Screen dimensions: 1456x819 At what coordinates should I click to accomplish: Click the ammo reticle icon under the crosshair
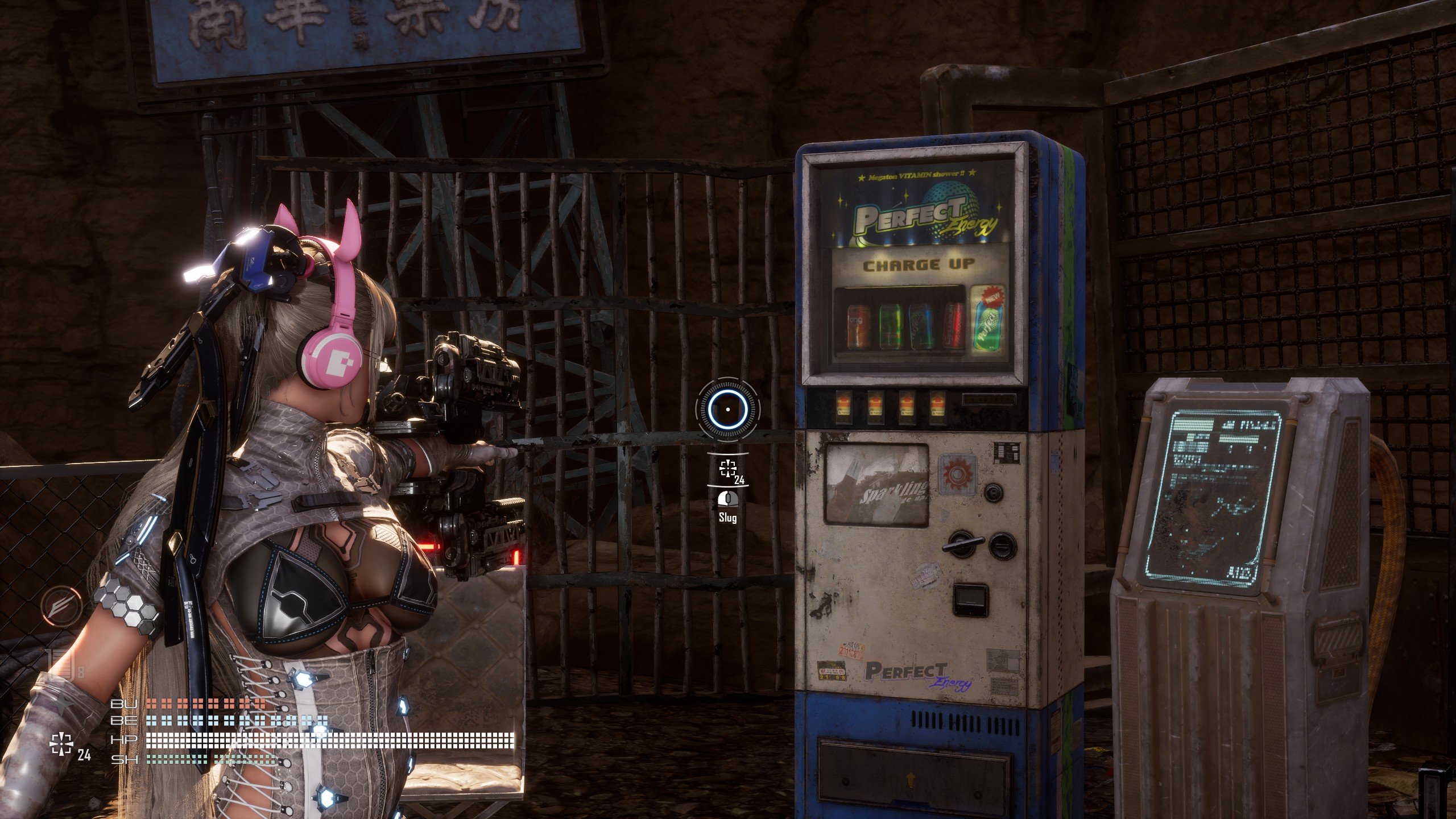727,469
